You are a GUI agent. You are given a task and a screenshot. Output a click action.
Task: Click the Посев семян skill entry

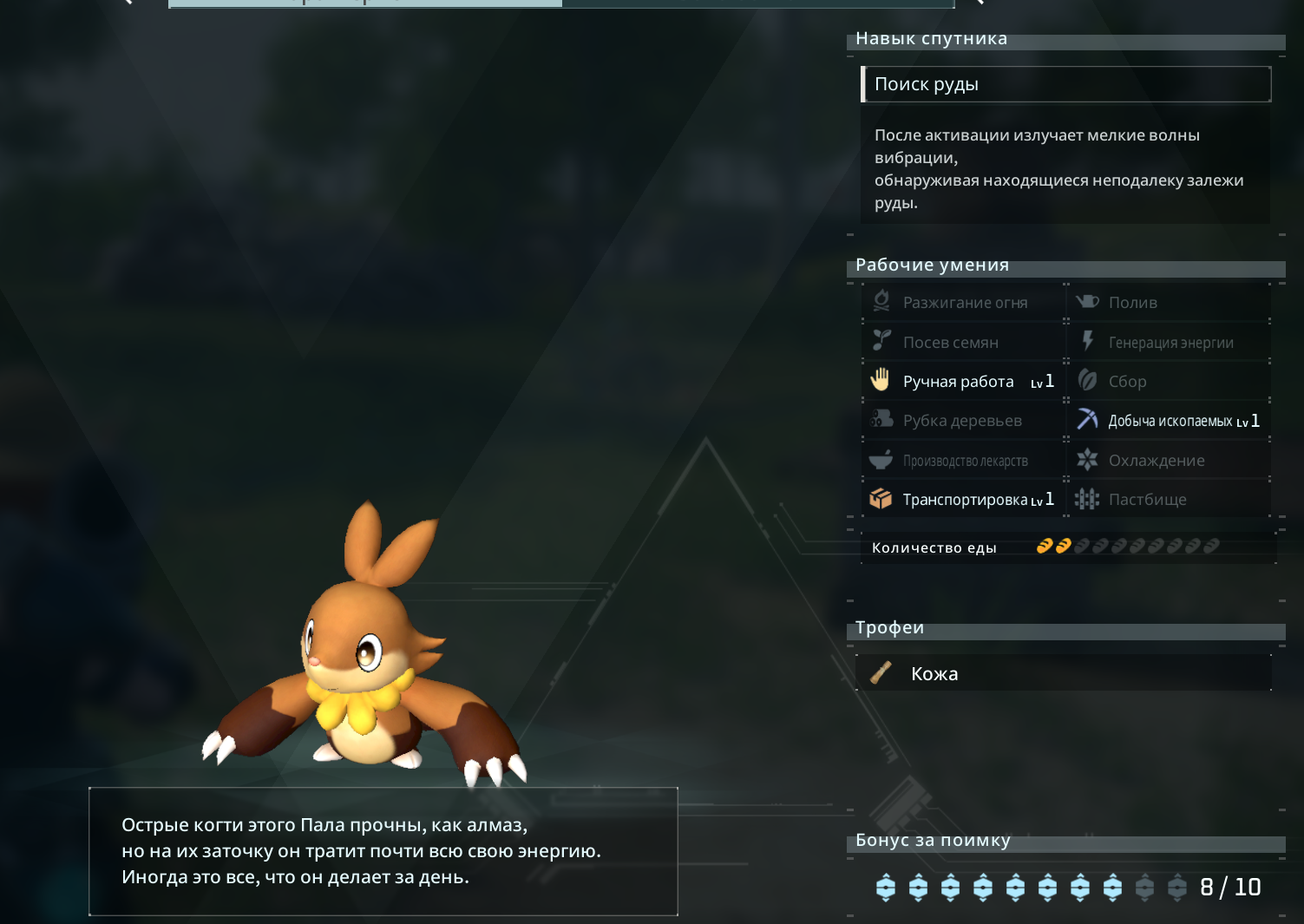[963, 343]
